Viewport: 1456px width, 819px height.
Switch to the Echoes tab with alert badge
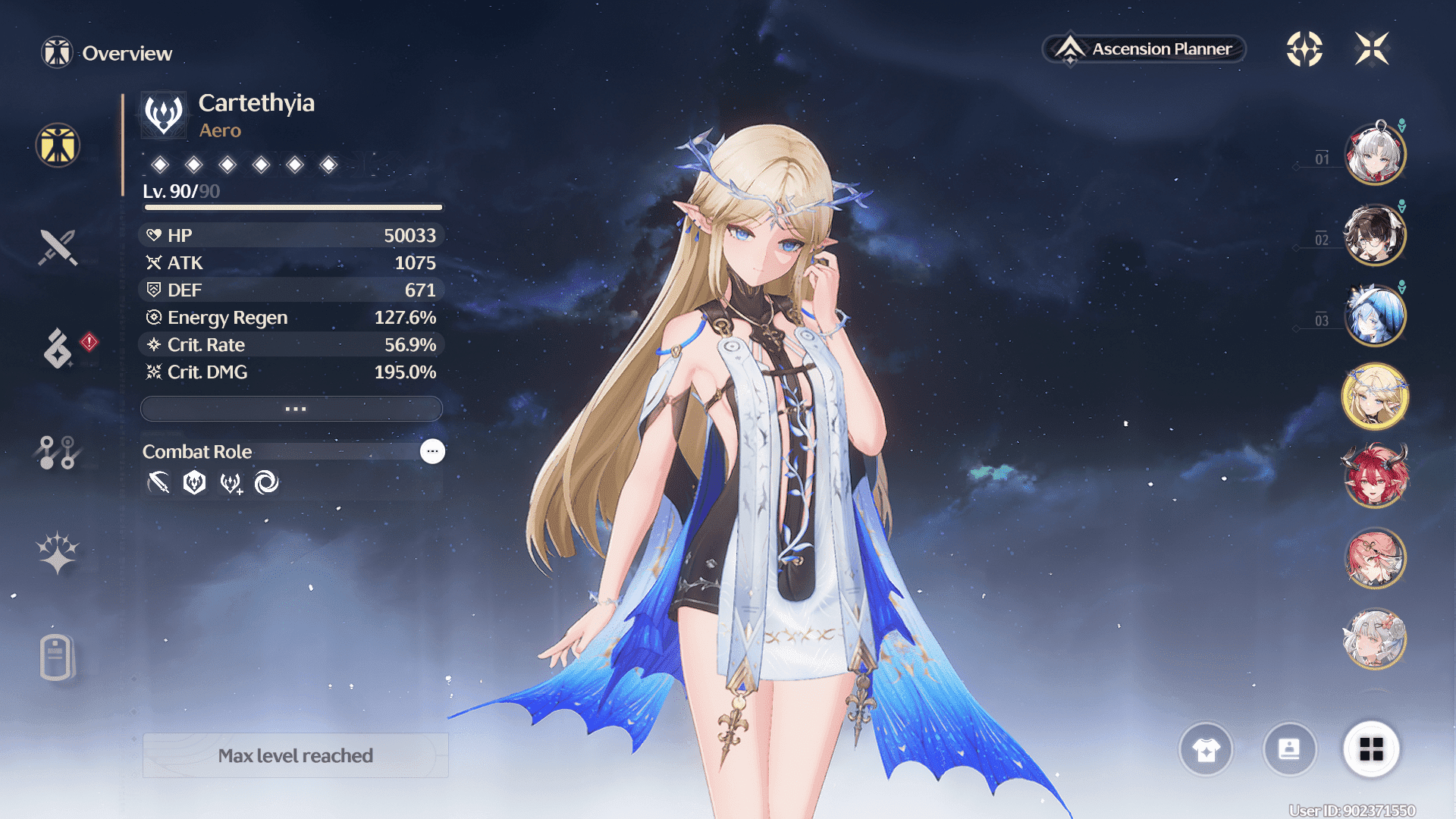tap(58, 348)
